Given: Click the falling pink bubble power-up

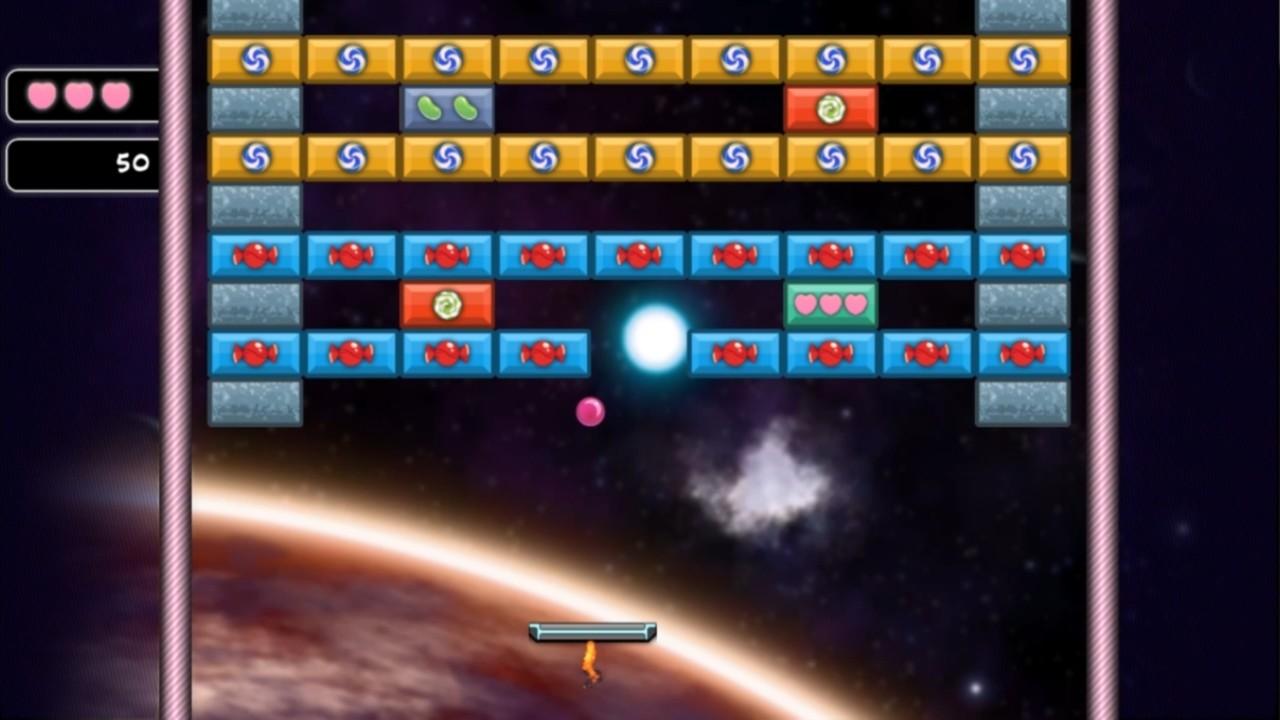Looking at the screenshot, I should pos(591,412).
